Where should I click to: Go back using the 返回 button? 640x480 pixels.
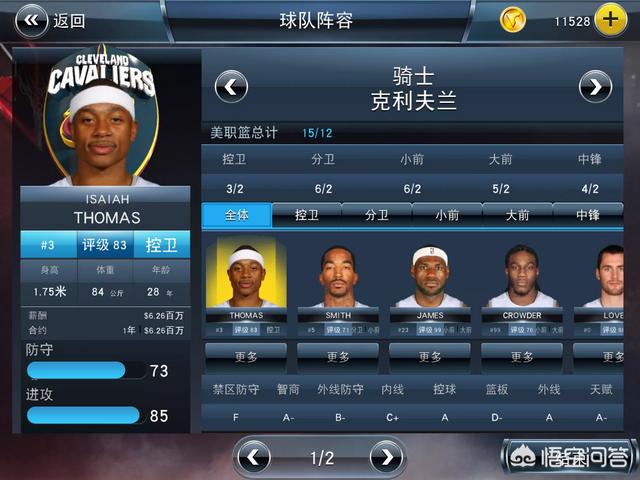point(50,20)
